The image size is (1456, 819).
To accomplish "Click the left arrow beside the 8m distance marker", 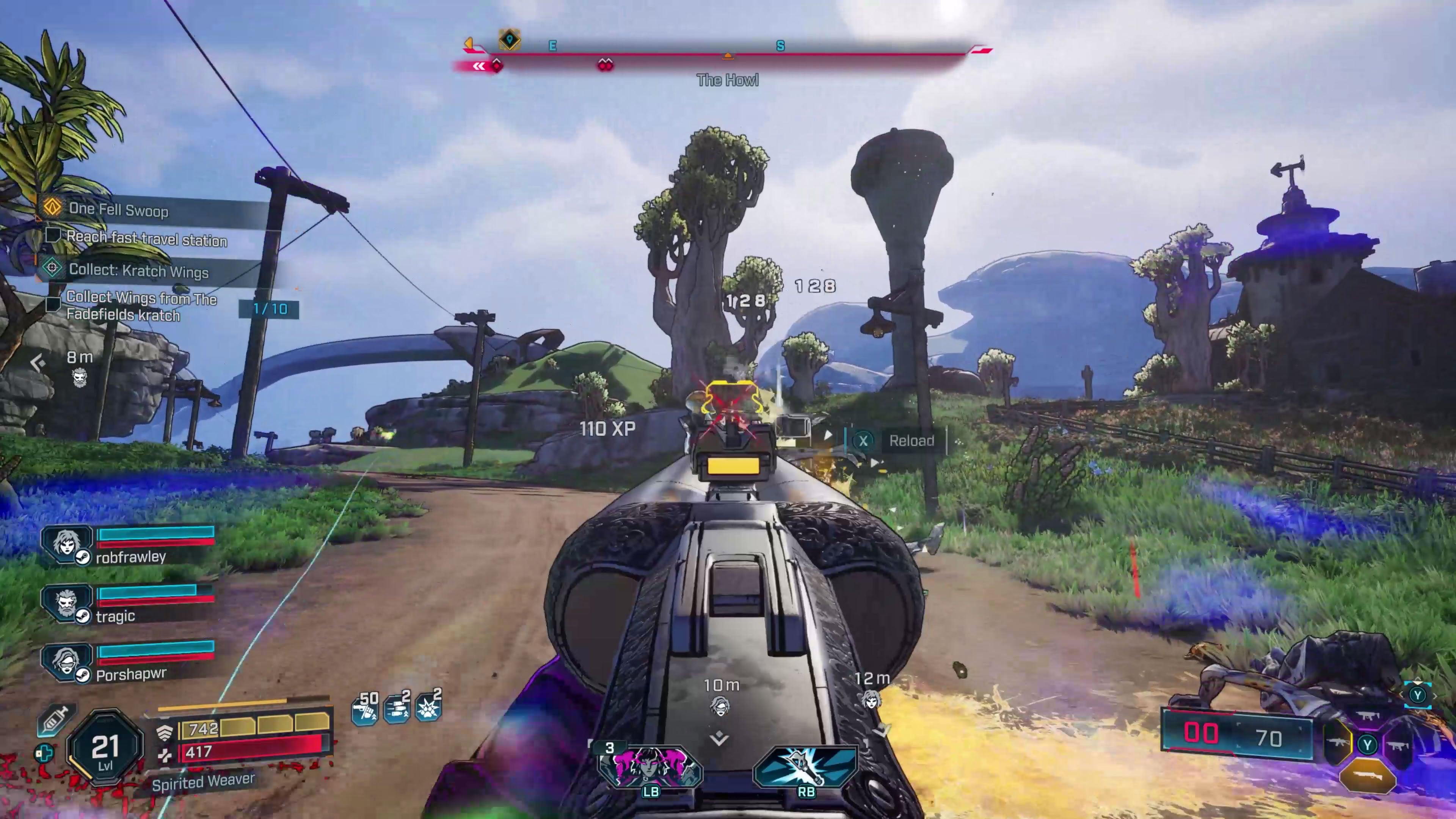I will (37, 362).
